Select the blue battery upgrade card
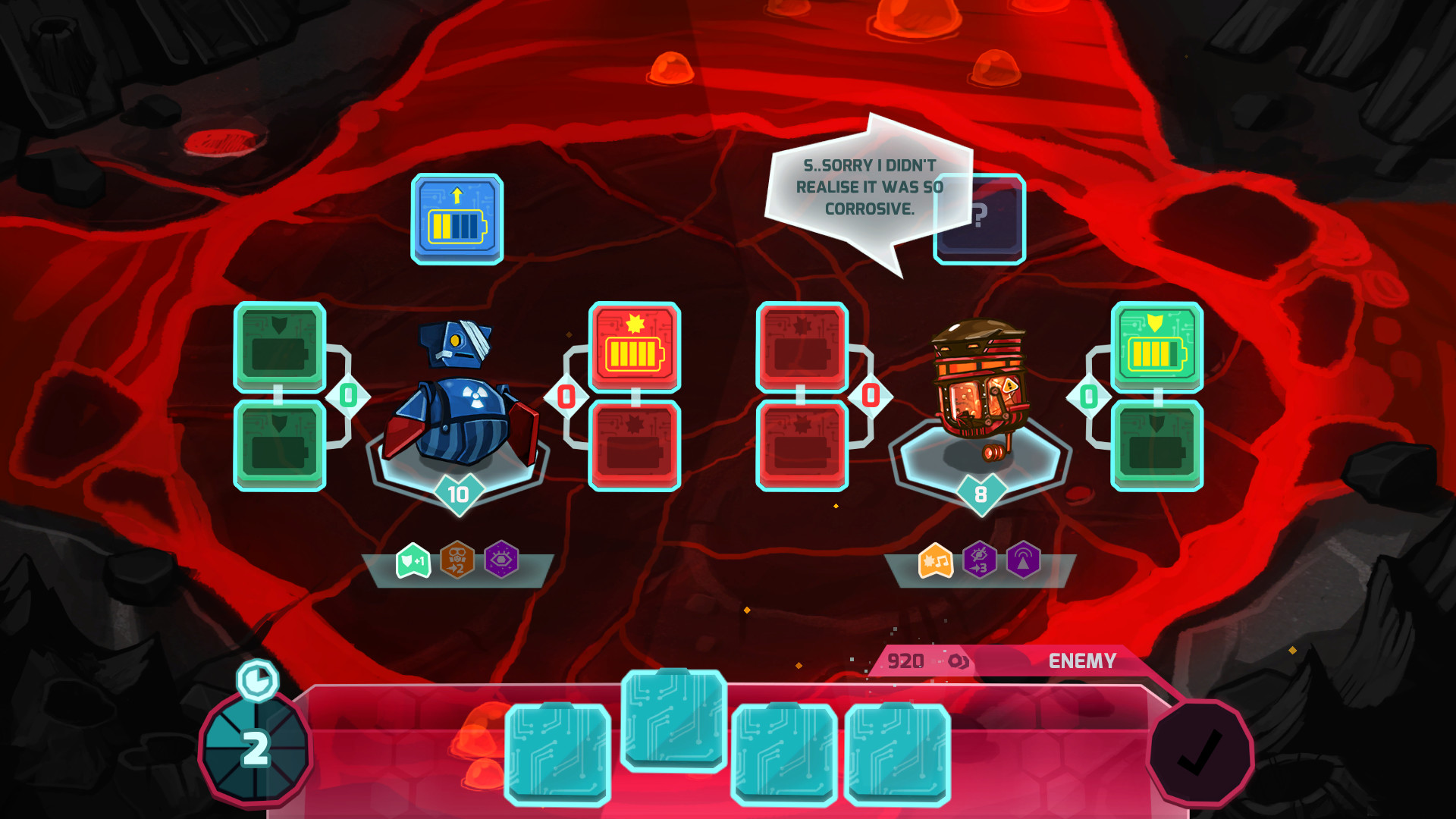 pyautogui.click(x=457, y=220)
